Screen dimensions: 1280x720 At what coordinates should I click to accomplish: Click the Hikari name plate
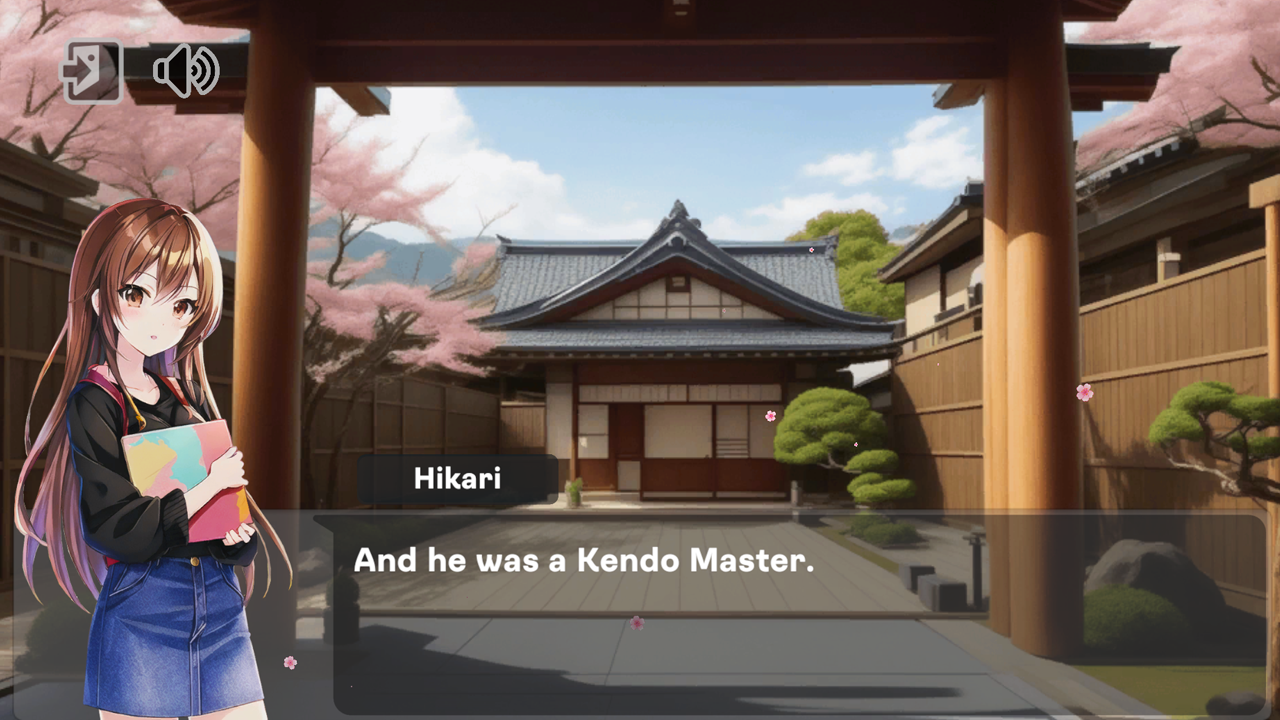click(455, 478)
